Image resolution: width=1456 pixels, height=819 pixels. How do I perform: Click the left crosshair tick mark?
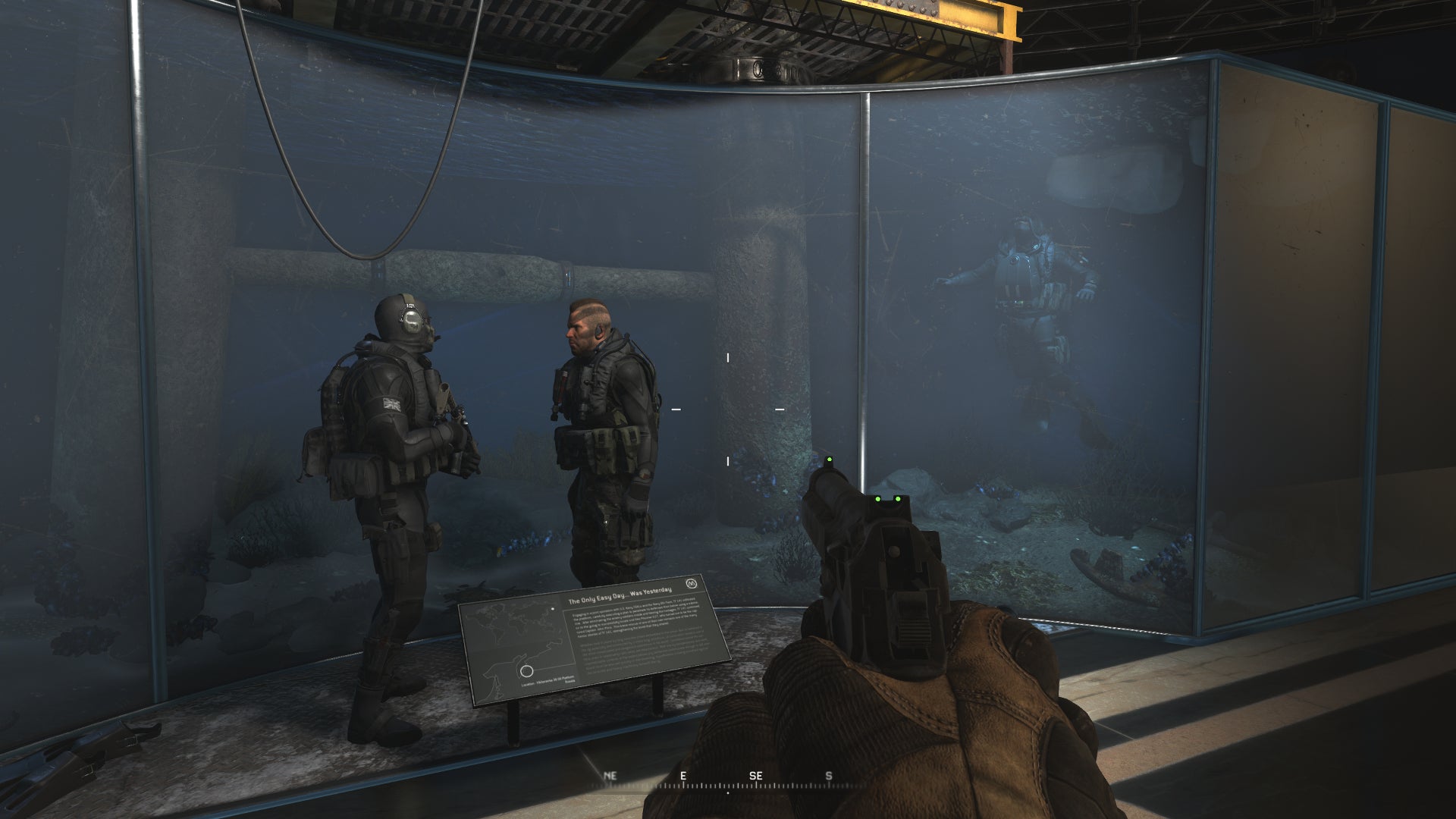(x=675, y=408)
